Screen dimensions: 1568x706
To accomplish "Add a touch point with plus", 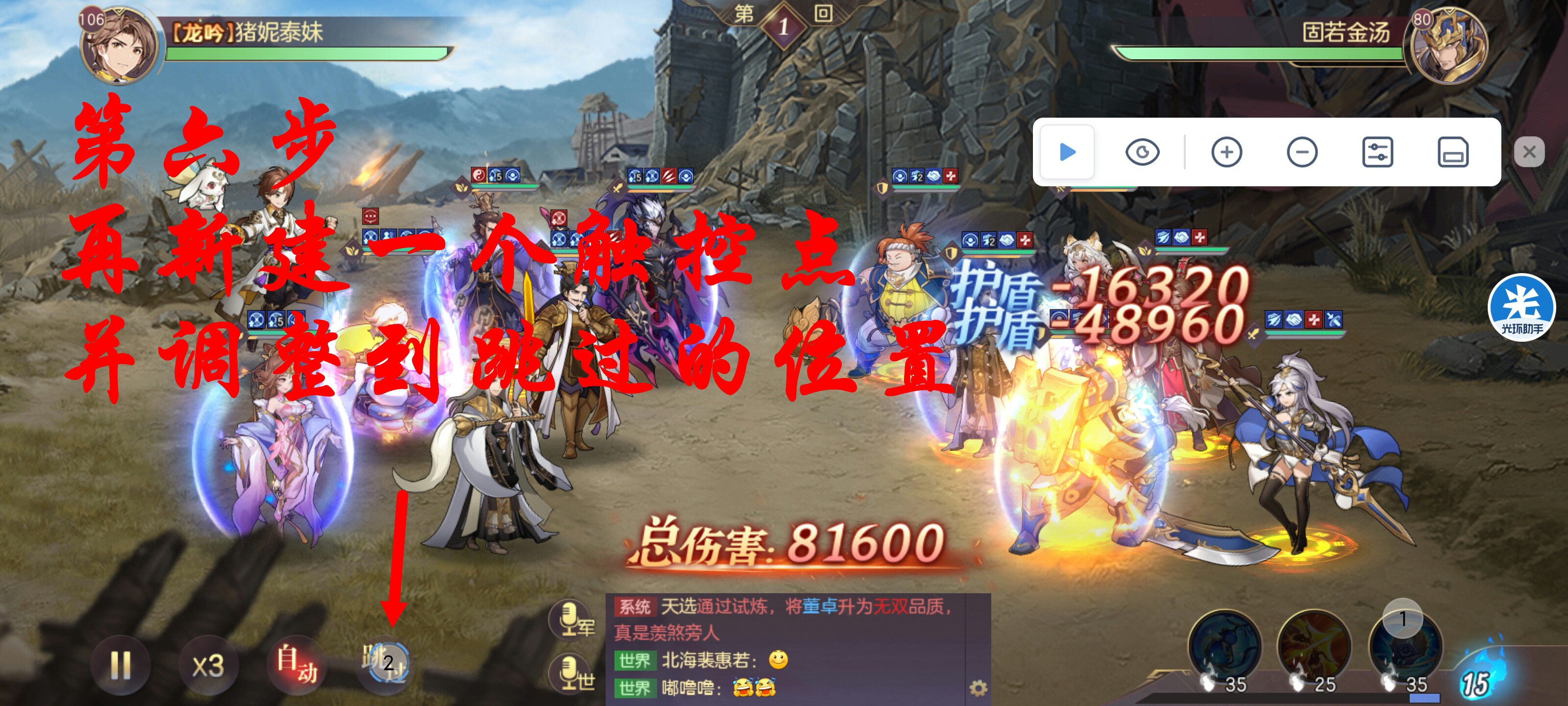I will tap(1226, 151).
